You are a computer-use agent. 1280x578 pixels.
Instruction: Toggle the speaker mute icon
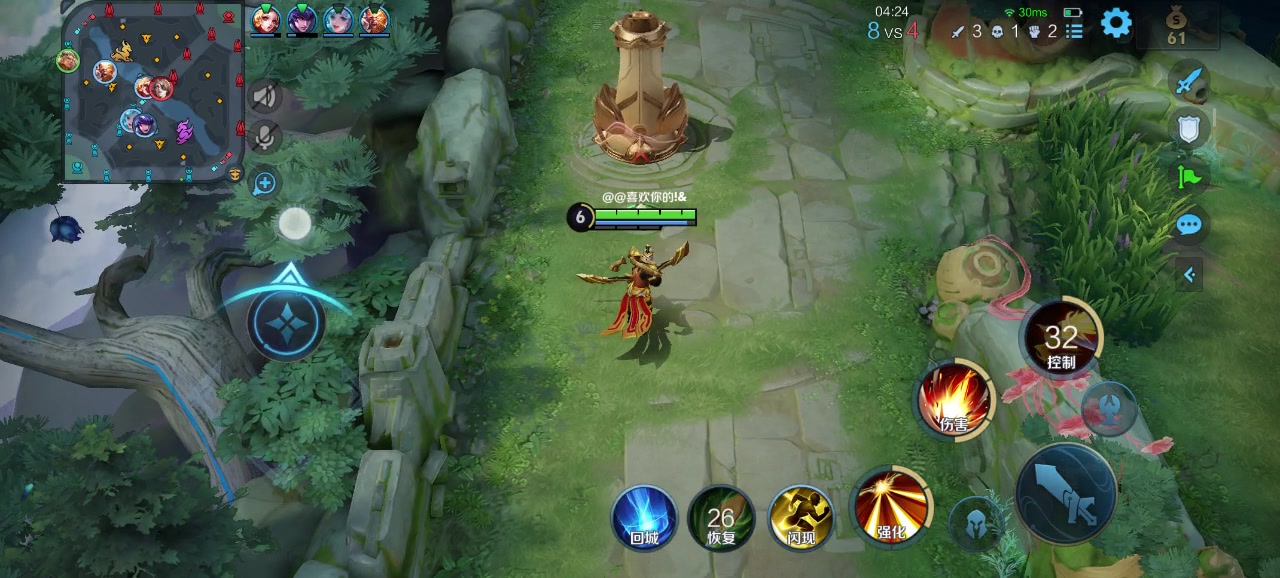pyautogui.click(x=264, y=96)
